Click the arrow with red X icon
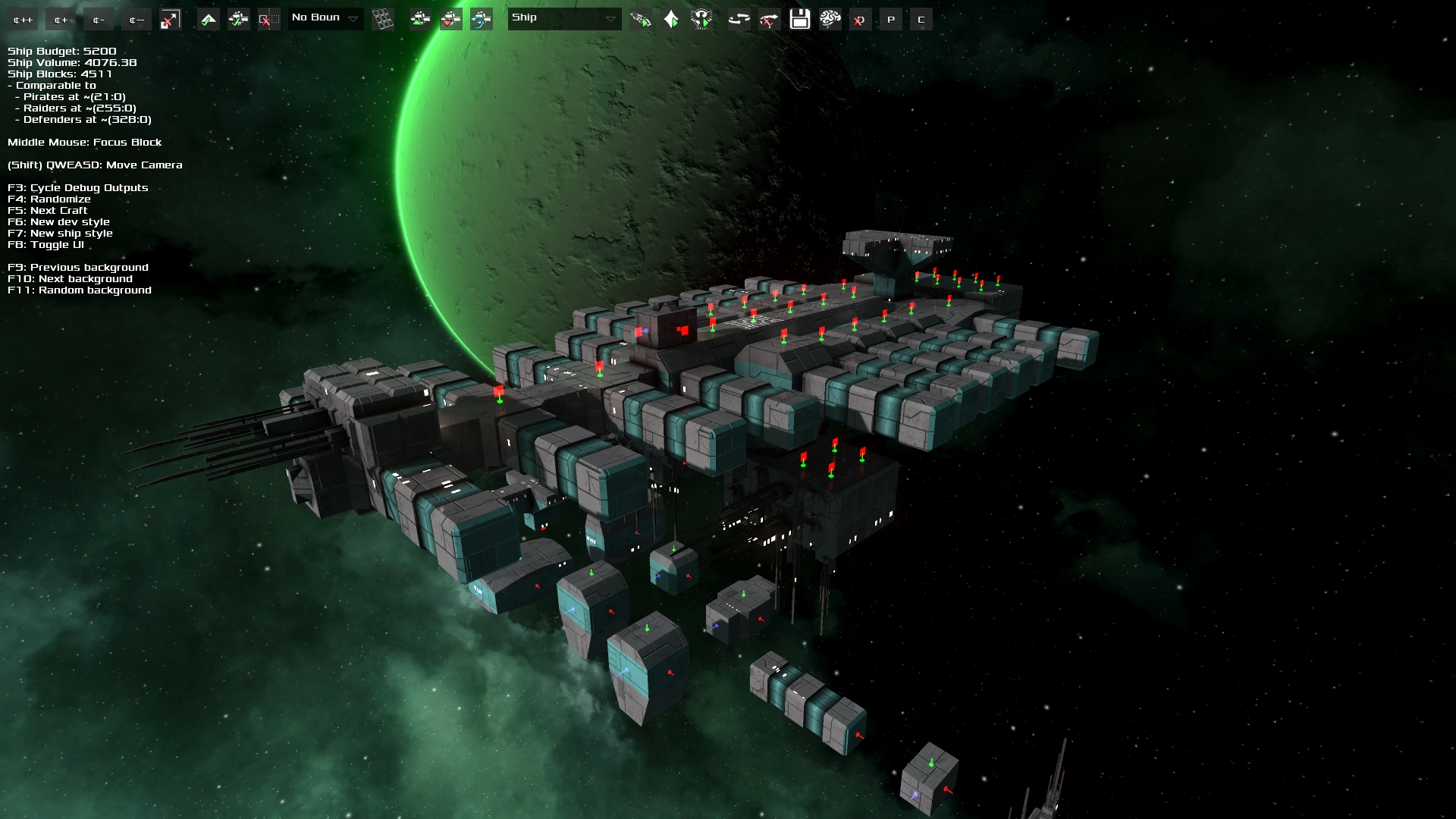 coord(768,19)
